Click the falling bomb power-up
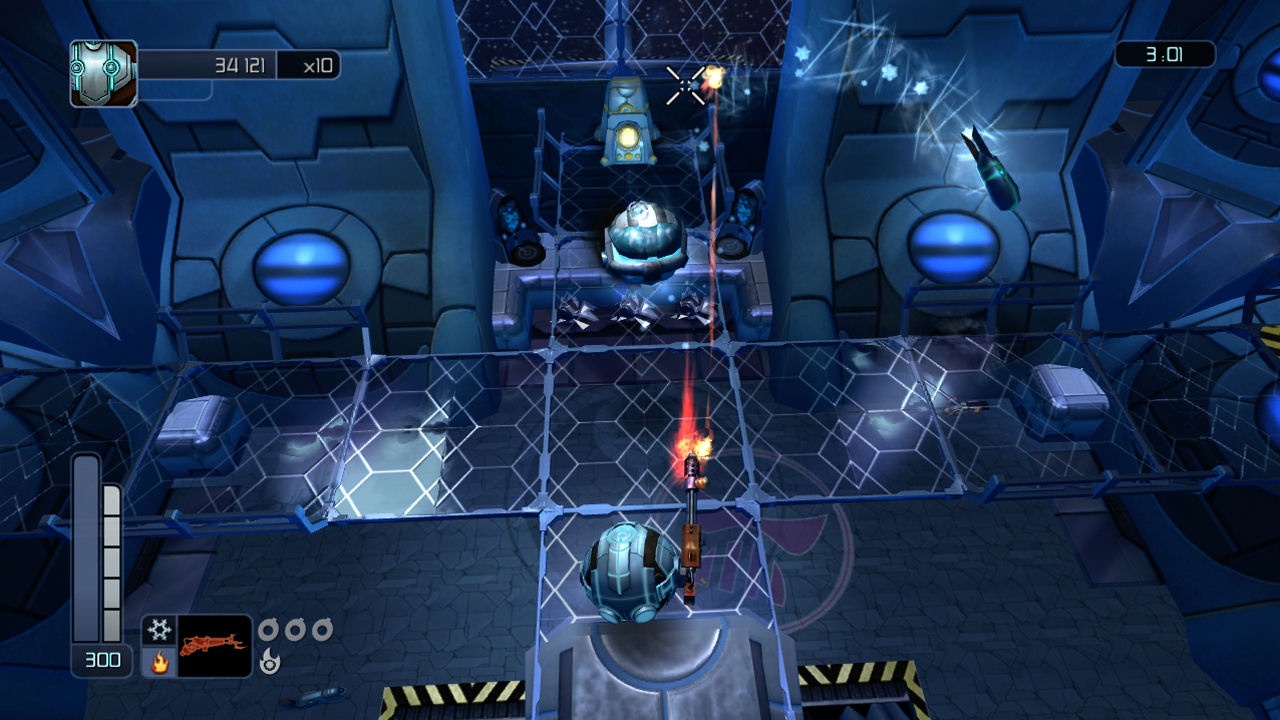 [x=987, y=165]
